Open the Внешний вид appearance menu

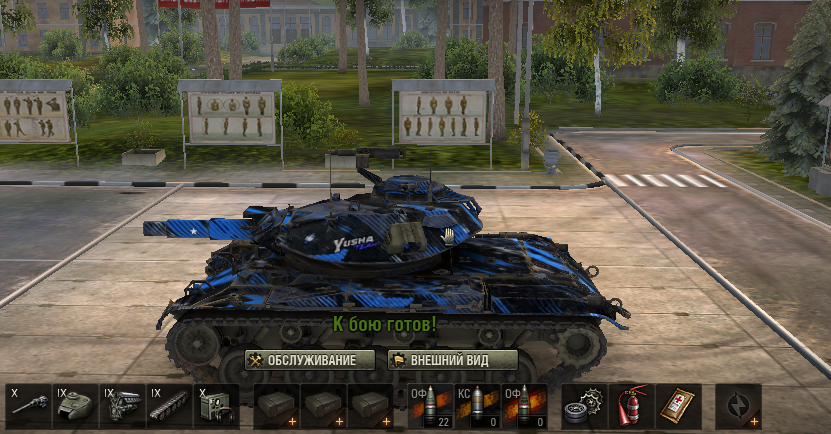[x=453, y=360]
